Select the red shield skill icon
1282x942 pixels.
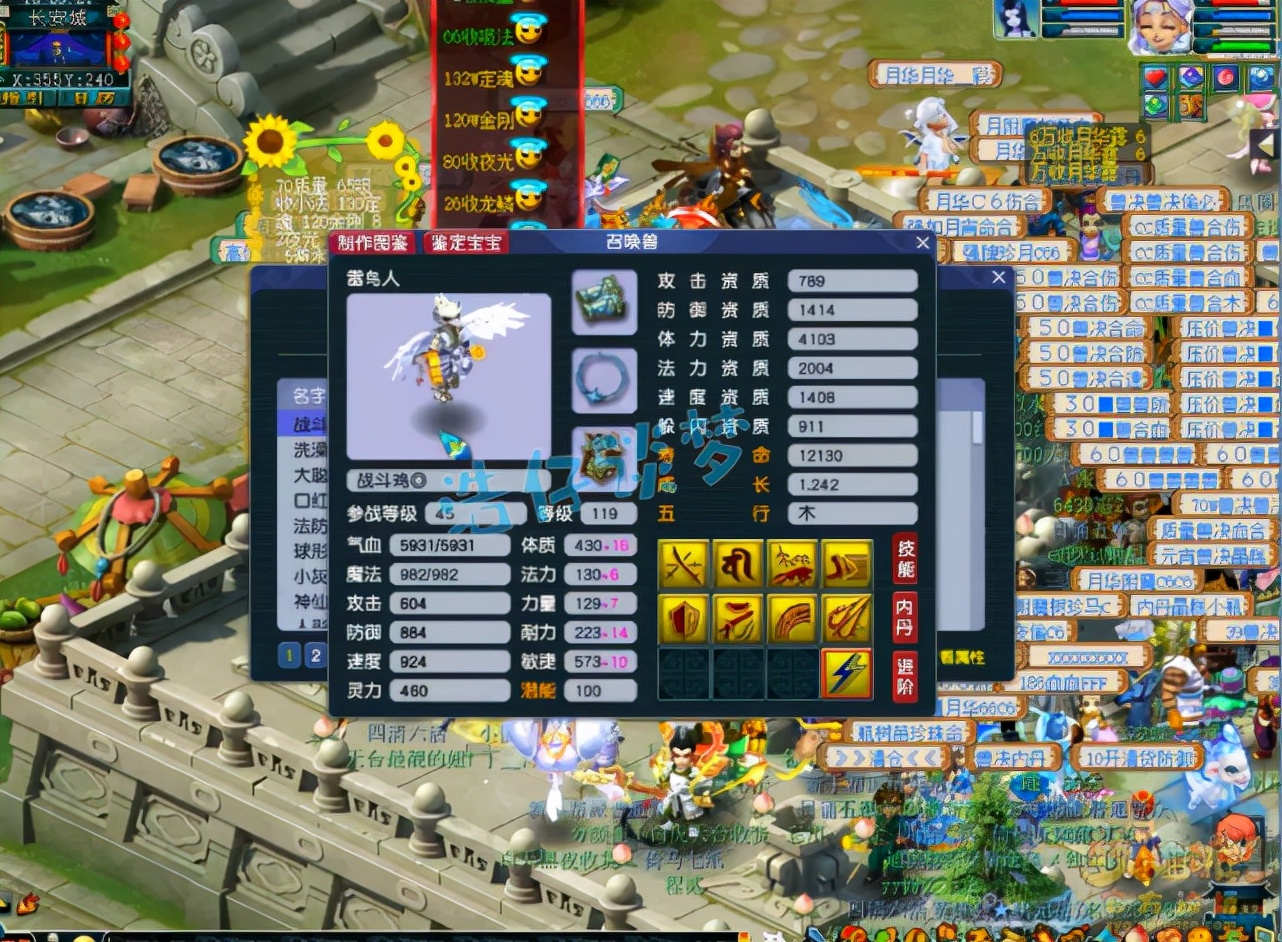pos(684,619)
